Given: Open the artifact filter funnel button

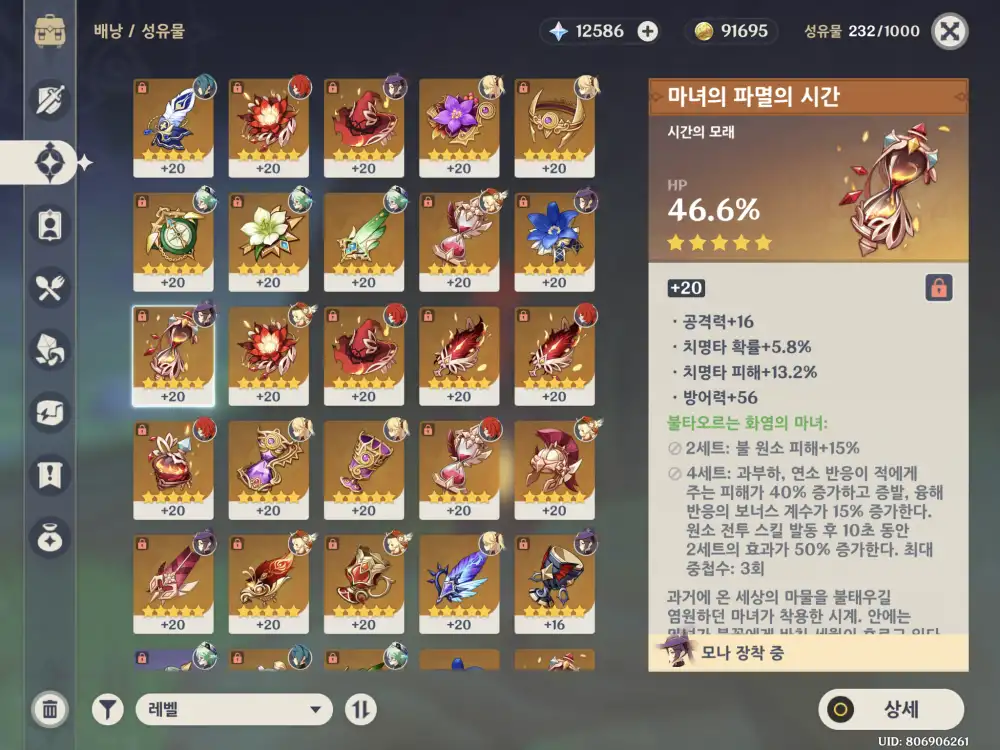Looking at the screenshot, I should [108, 710].
